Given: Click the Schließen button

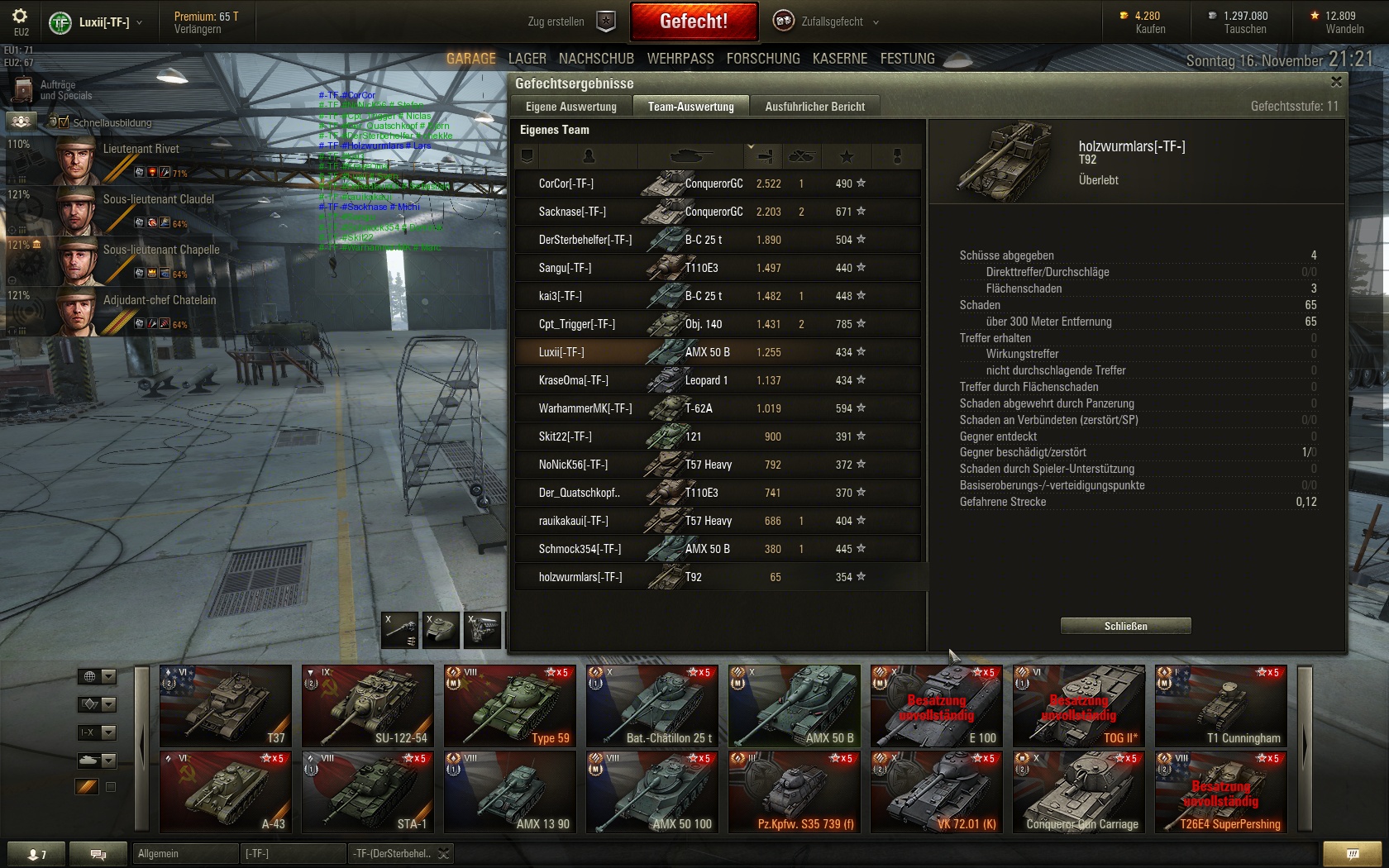Looking at the screenshot, I should [1125, 626].
